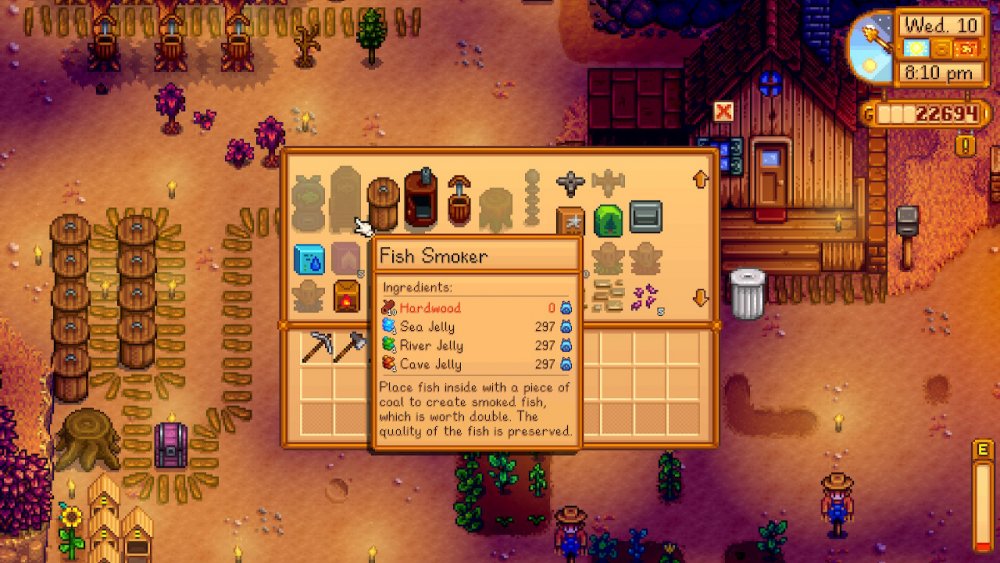
Task: Open the journal exclamation mark icon
Action: click(x=966, y=144)
